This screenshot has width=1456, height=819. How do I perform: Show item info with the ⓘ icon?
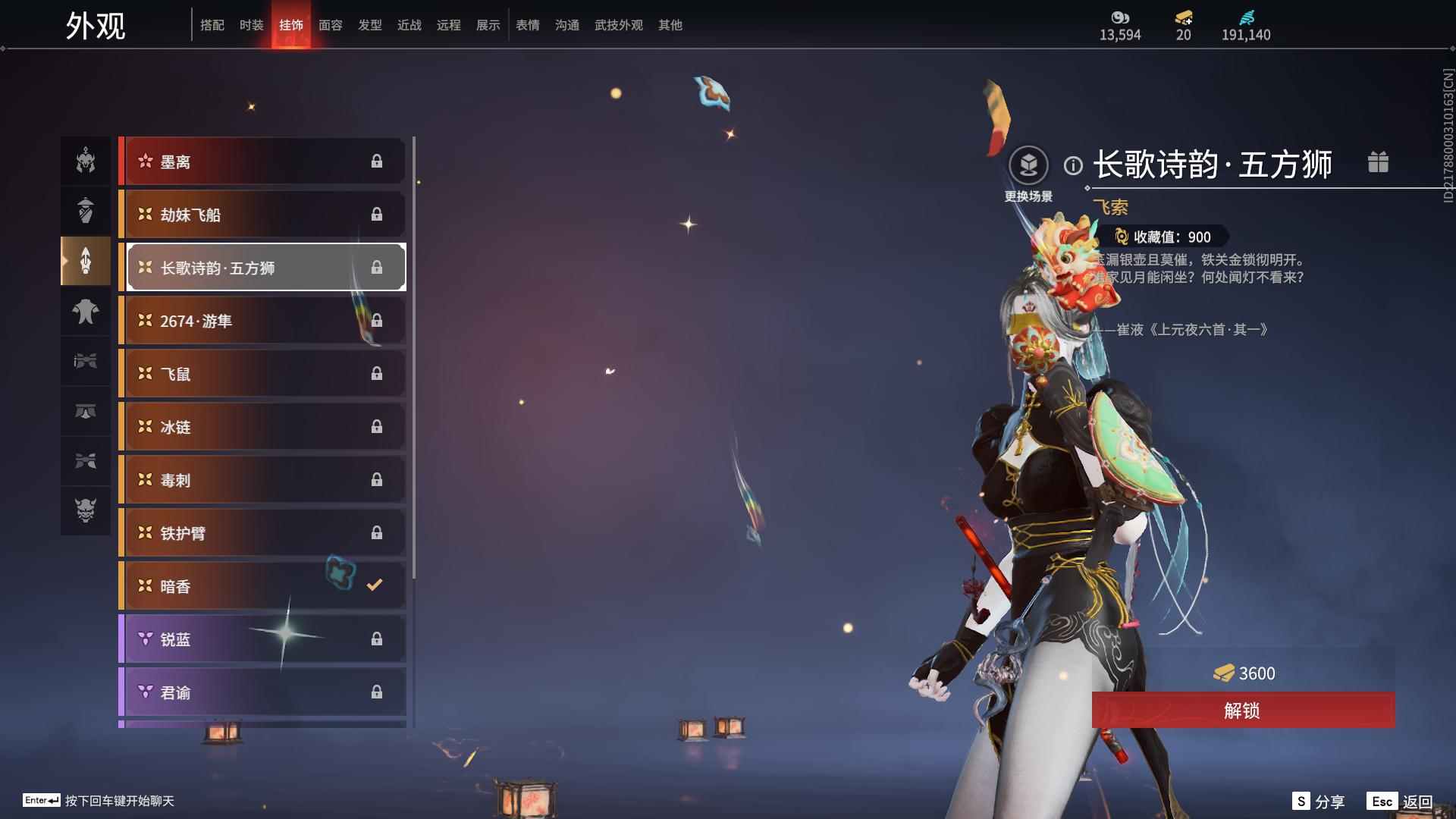tap(1072, 165)
